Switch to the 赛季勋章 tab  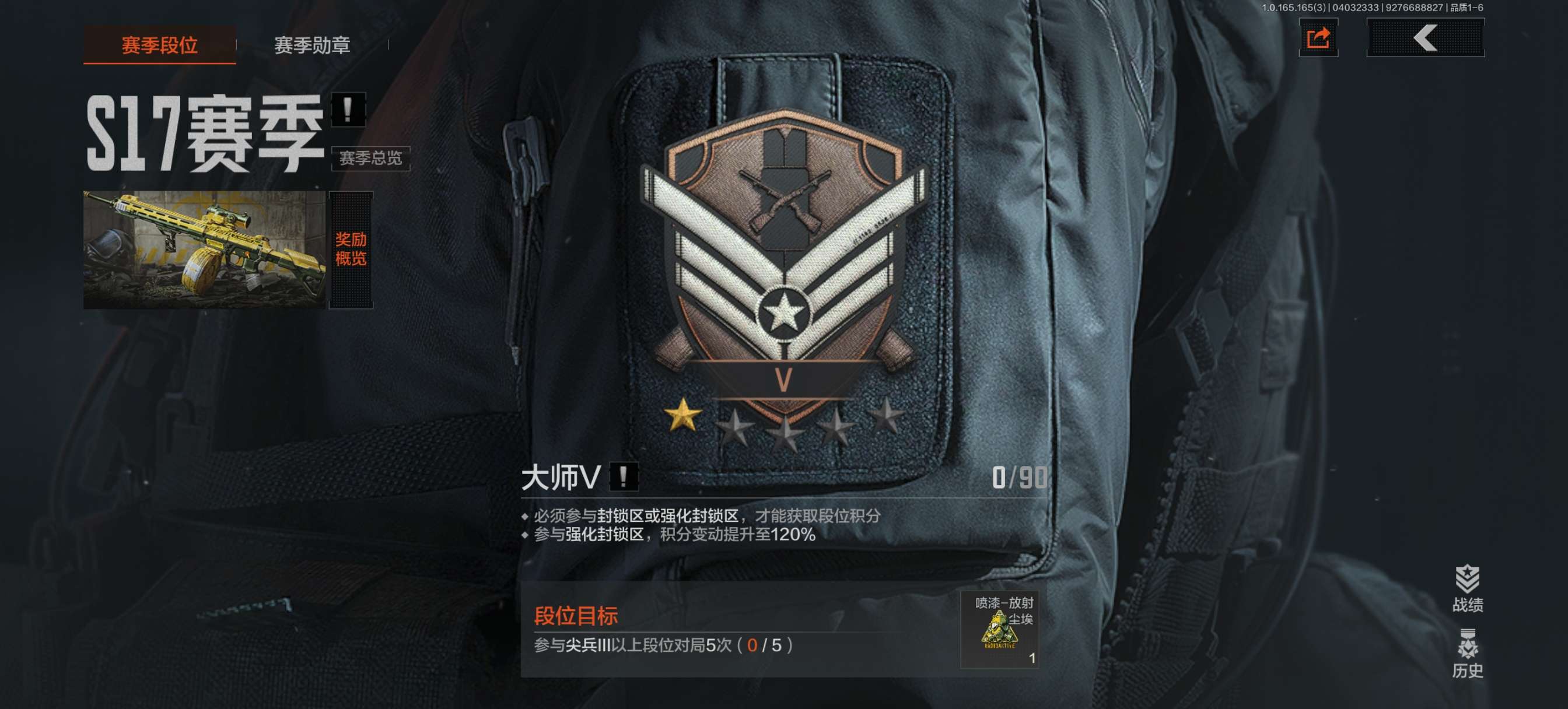313,45
